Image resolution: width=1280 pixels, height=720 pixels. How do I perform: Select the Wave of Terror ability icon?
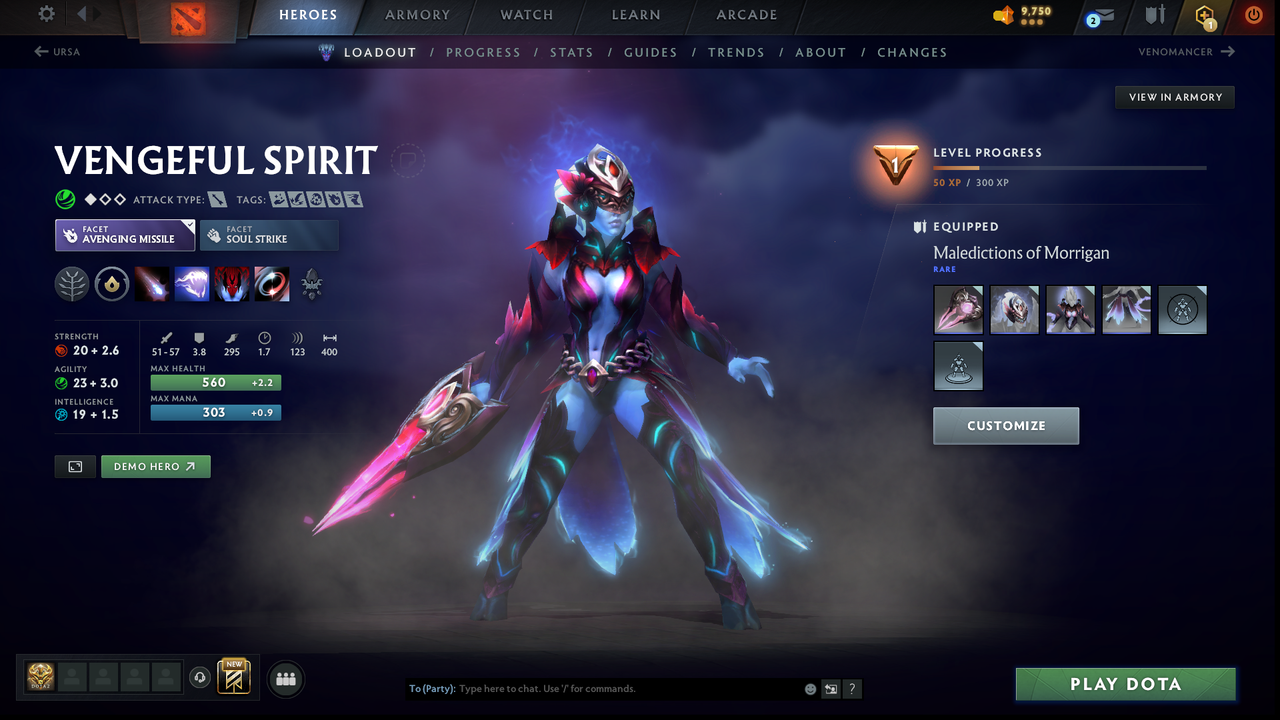coord(192,283)
